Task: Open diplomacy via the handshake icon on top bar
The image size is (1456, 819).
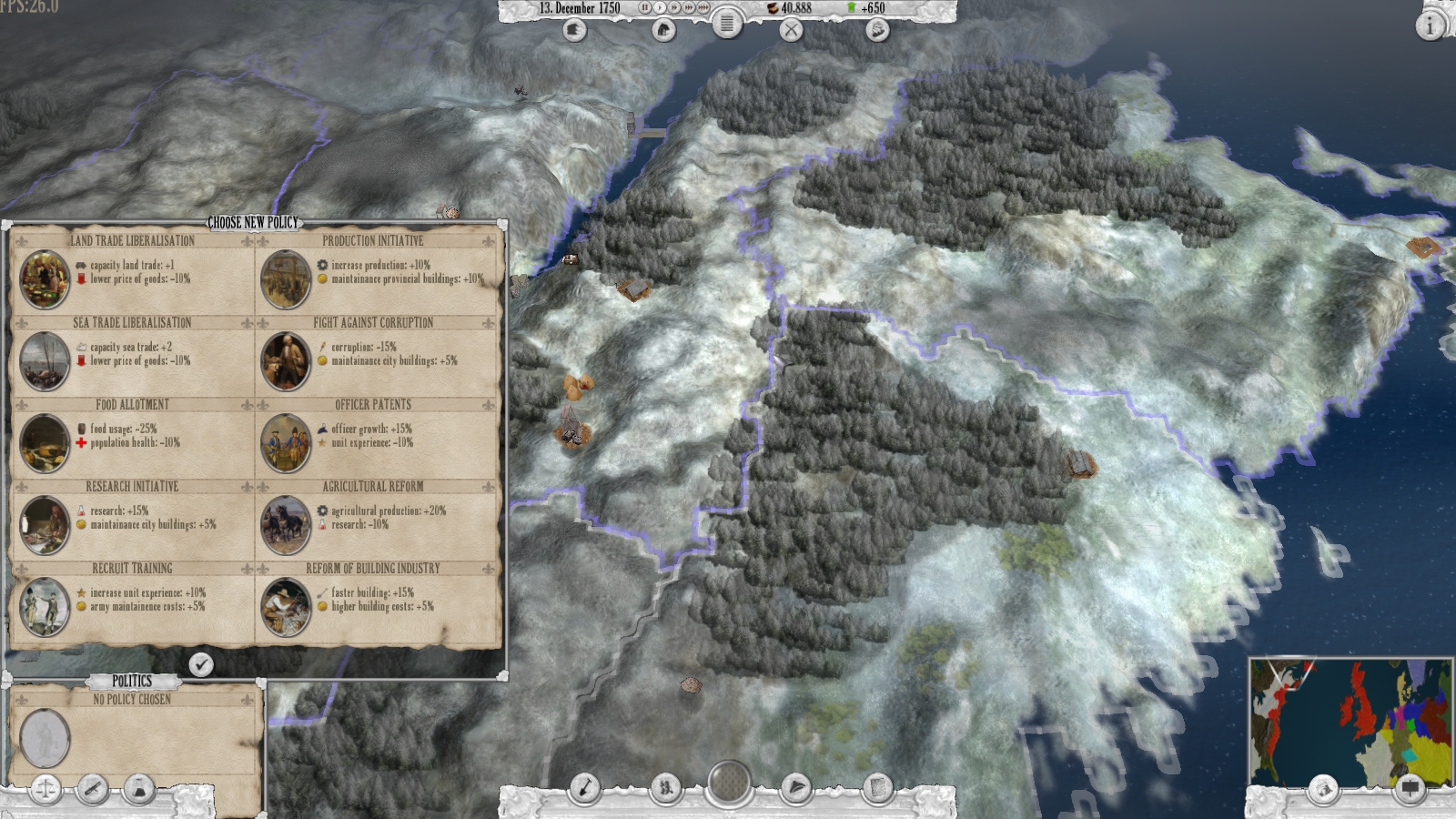Action: click(x=878, y=32)
